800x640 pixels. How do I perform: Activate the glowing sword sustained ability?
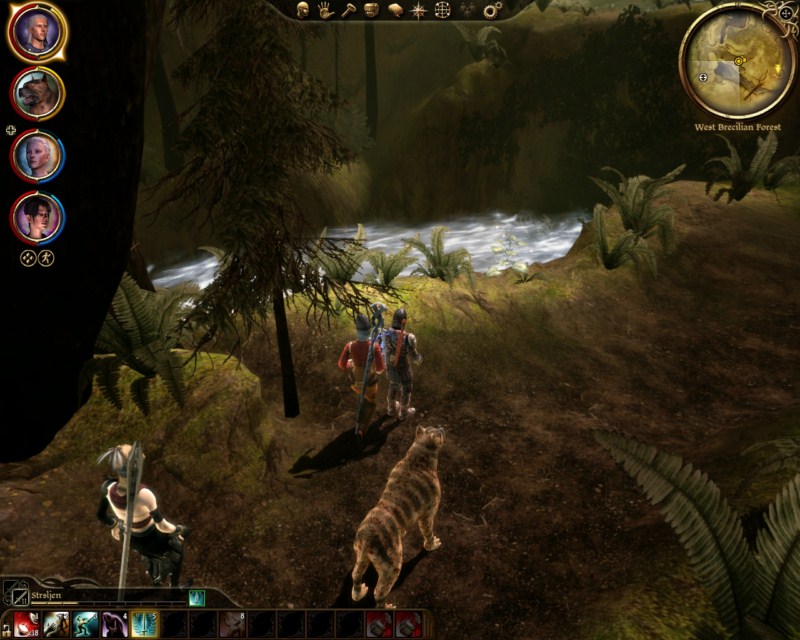(145, 624)
